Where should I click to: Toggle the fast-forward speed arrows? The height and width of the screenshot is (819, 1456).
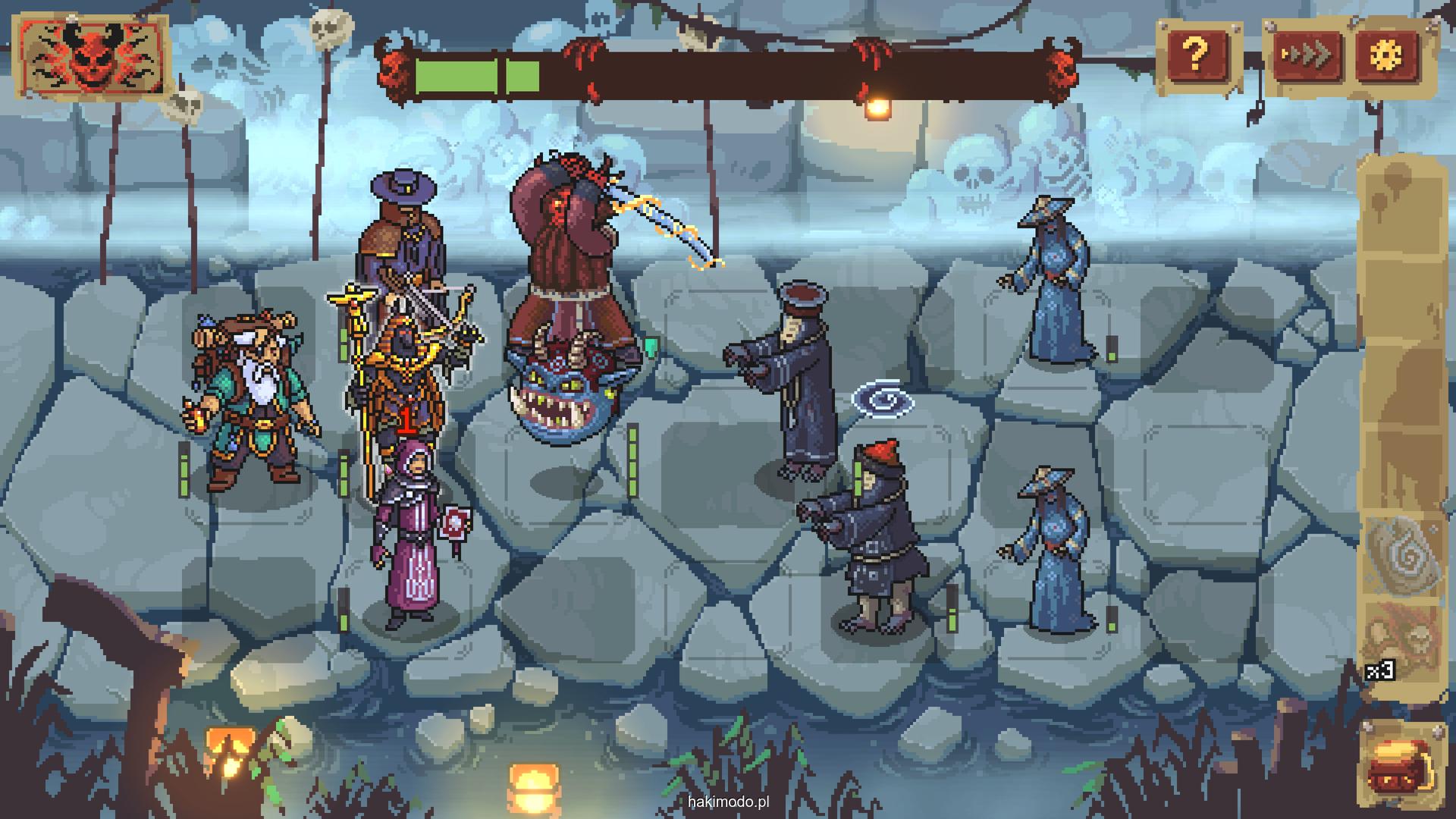point(1307,55)
